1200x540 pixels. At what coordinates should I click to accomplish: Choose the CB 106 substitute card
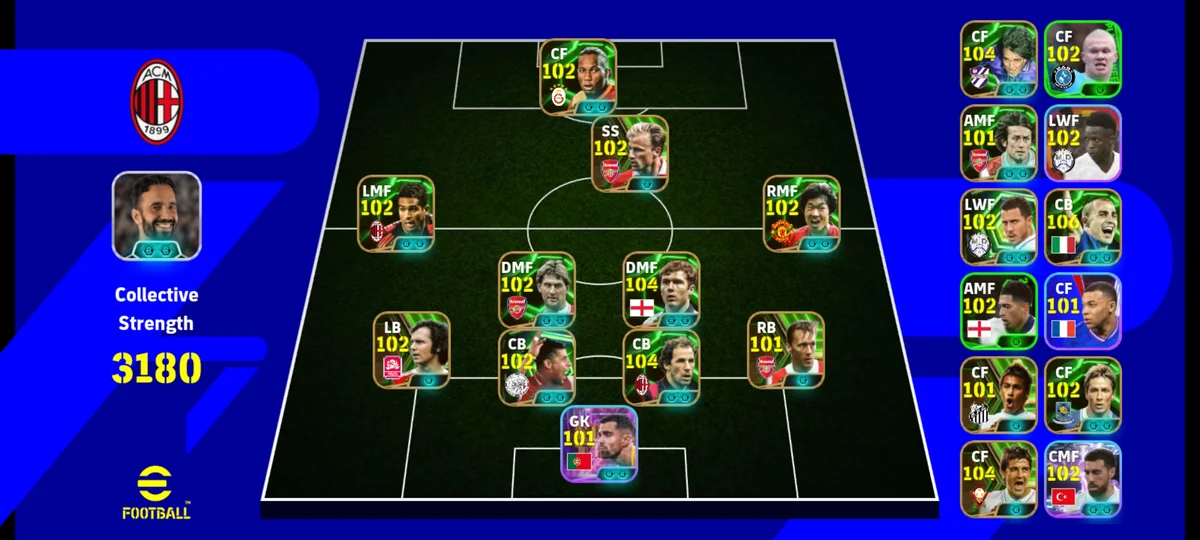coord(1083,227)
